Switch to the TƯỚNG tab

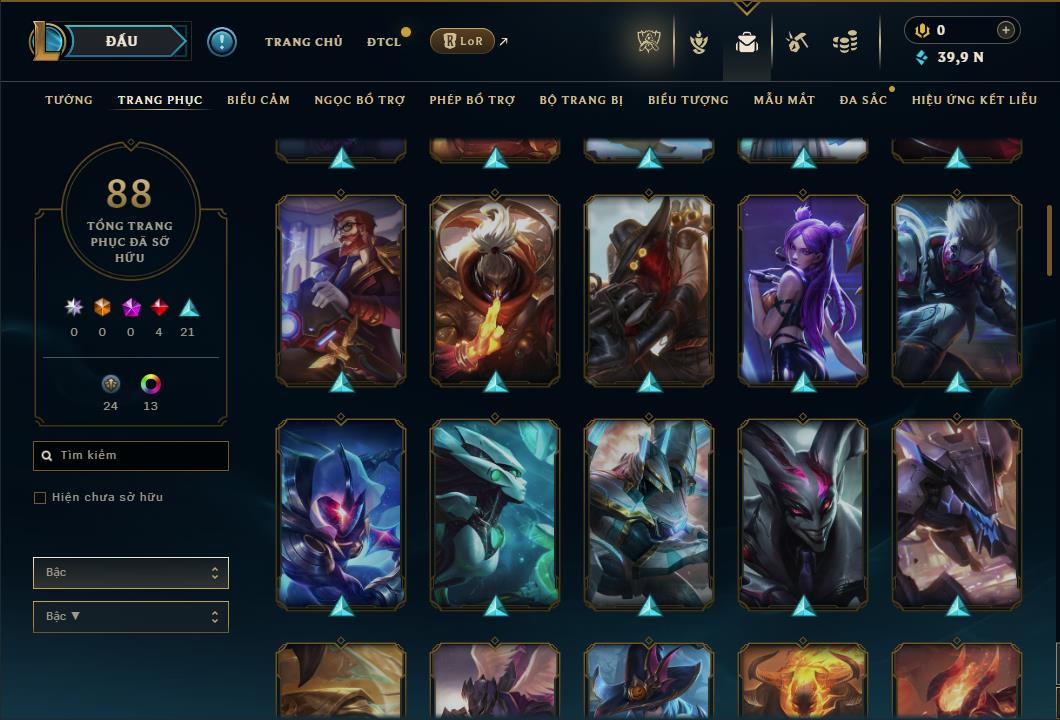pyautogui.click(x=69, y=100)
